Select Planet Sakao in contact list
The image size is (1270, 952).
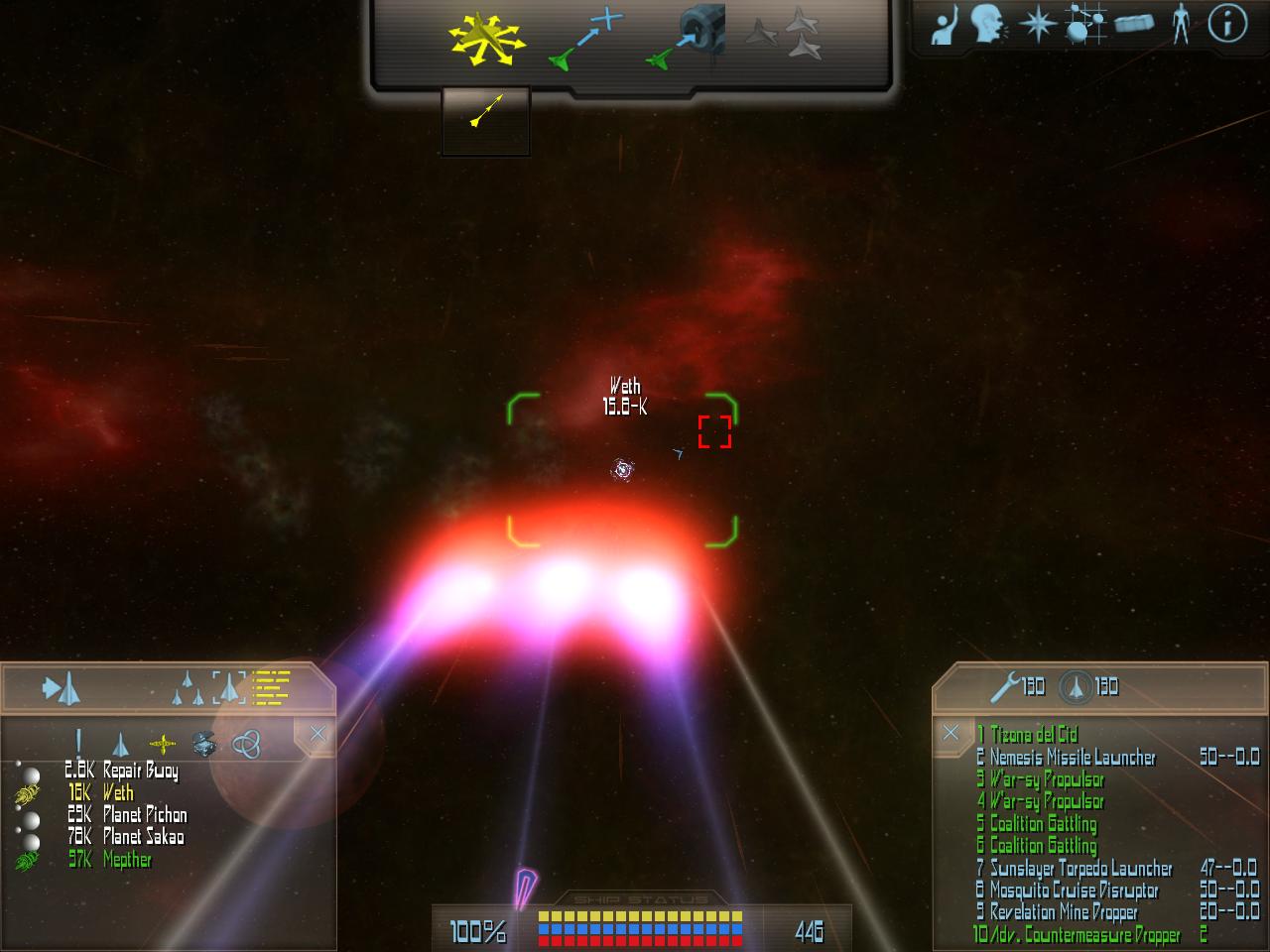click(x=143, y=836)
